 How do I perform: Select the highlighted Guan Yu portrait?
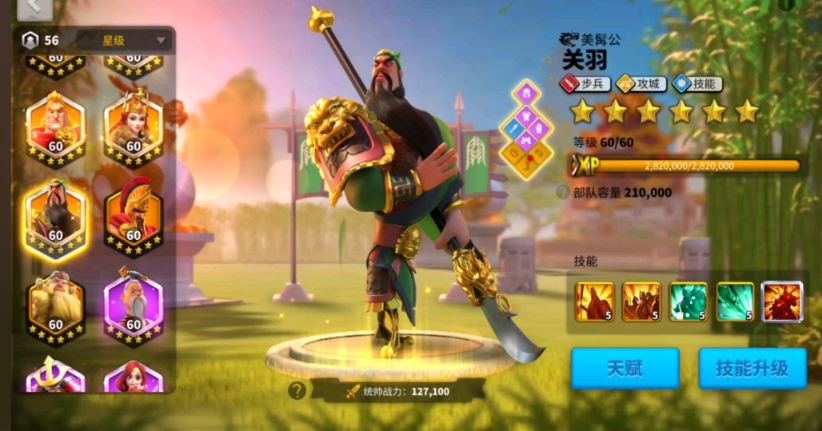55,216
